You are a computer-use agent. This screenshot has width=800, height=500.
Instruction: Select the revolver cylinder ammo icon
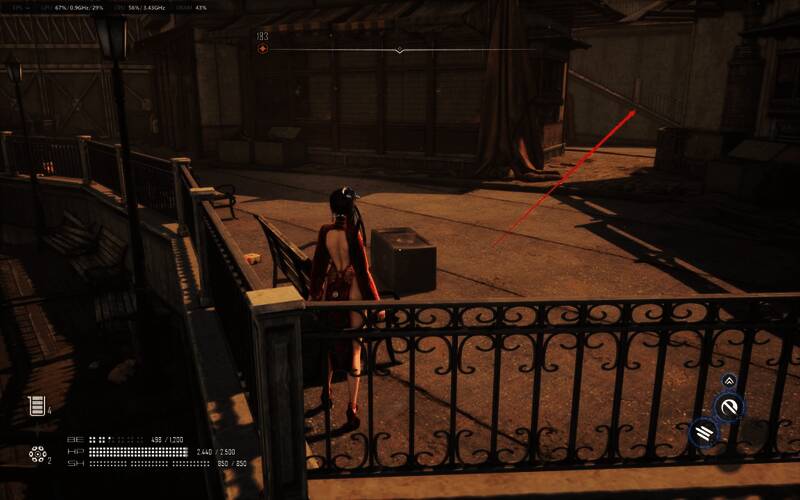[37, 455]
